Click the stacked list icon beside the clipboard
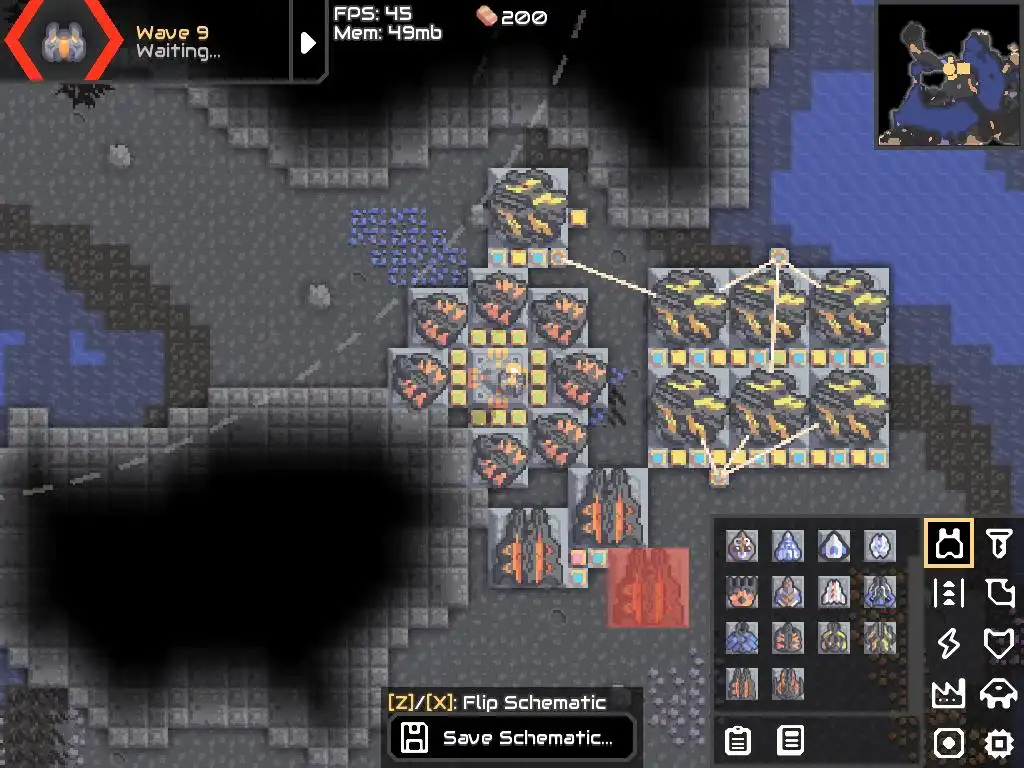The image size is (1024, 768). (x=790, y=740)
